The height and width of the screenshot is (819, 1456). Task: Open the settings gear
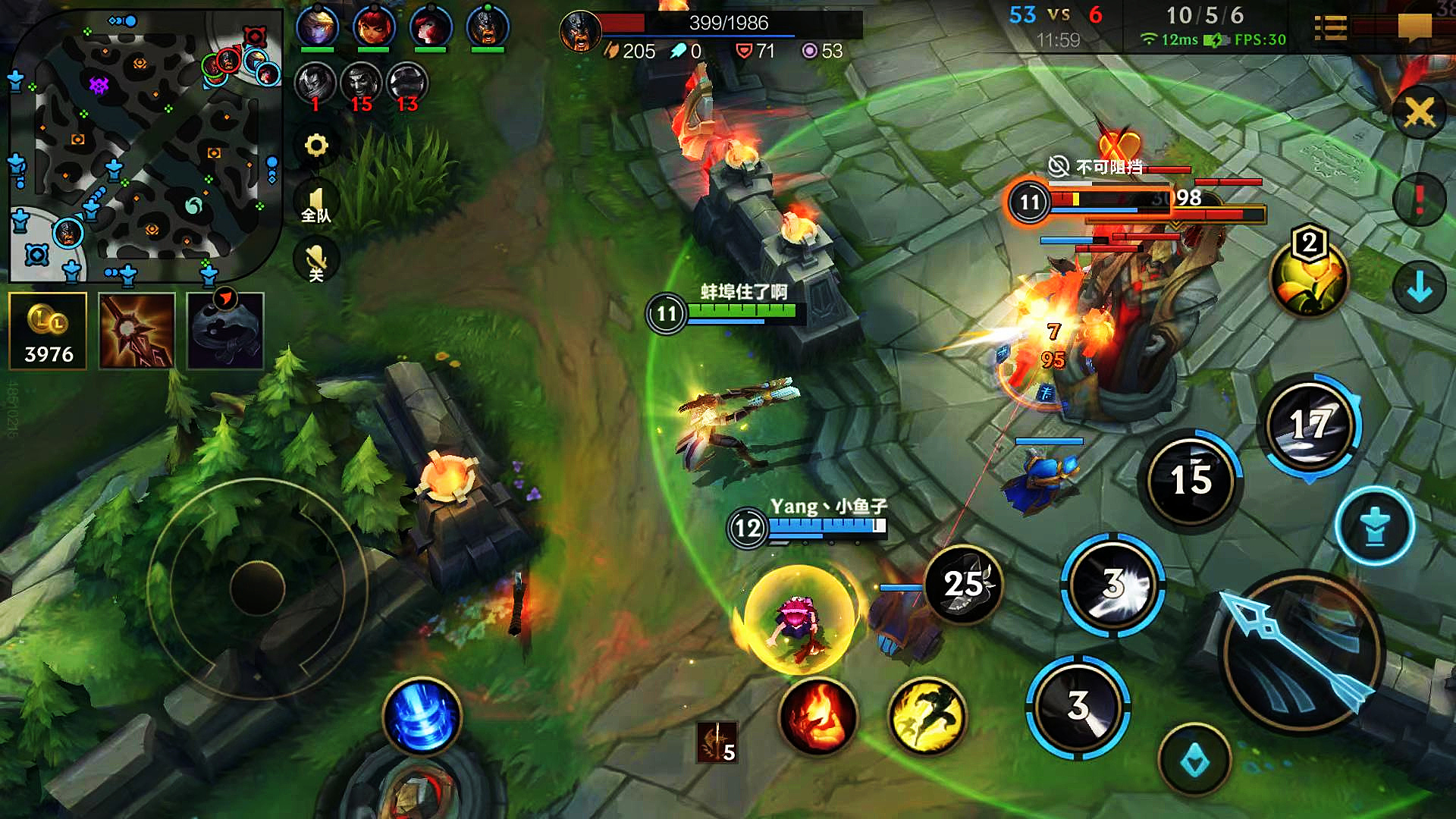coord(316,145)
